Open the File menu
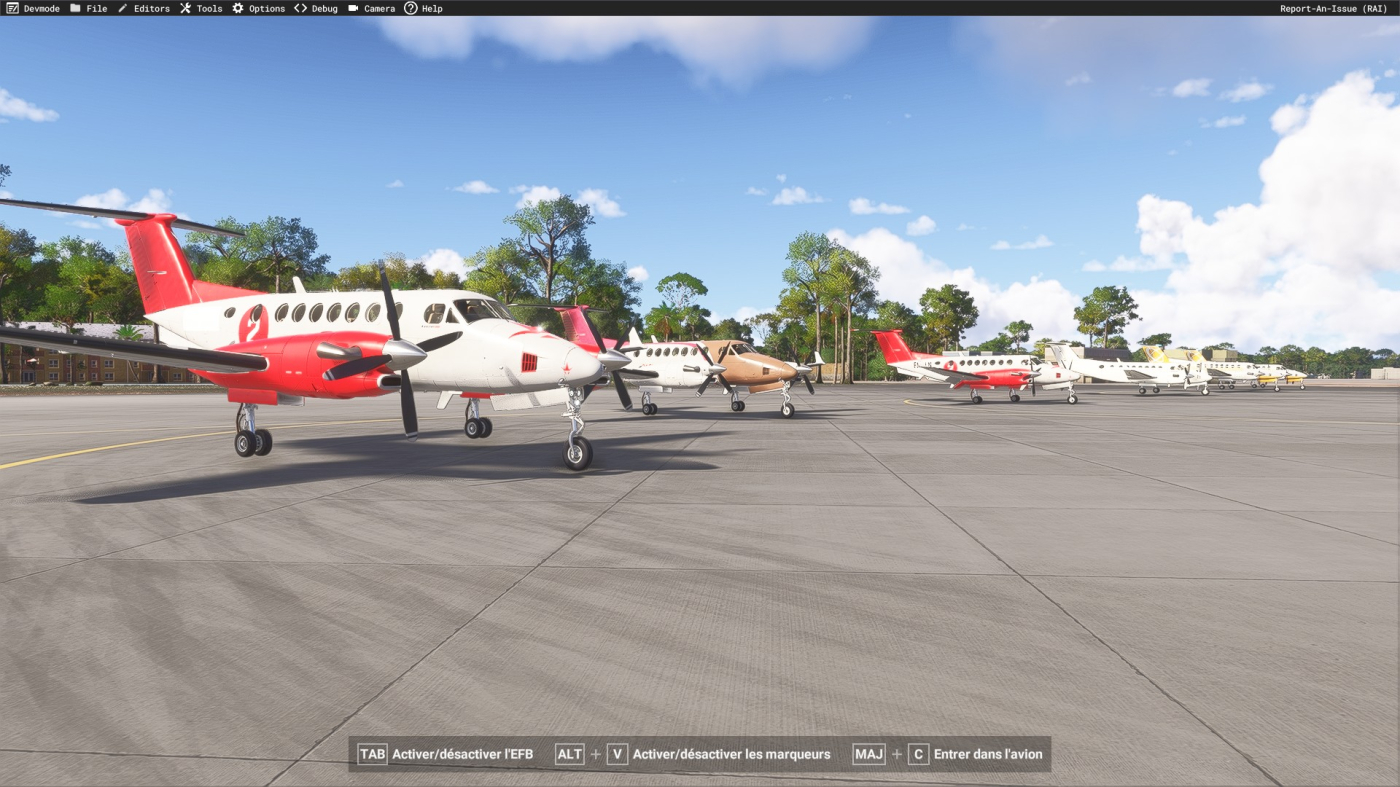This screenshot has width=1400, height=787. (88, 8)
